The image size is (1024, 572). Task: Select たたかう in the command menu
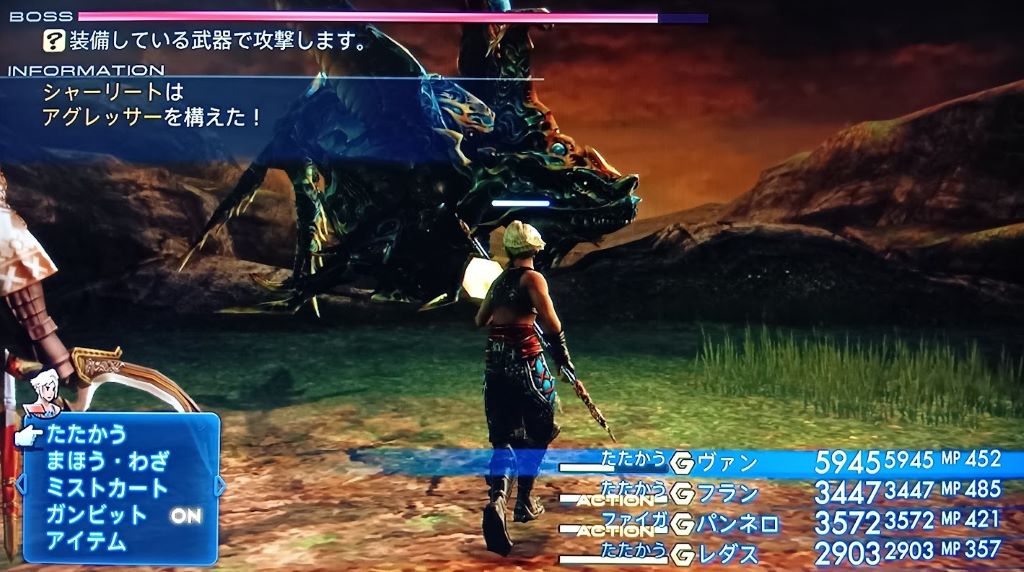point(87,435)
